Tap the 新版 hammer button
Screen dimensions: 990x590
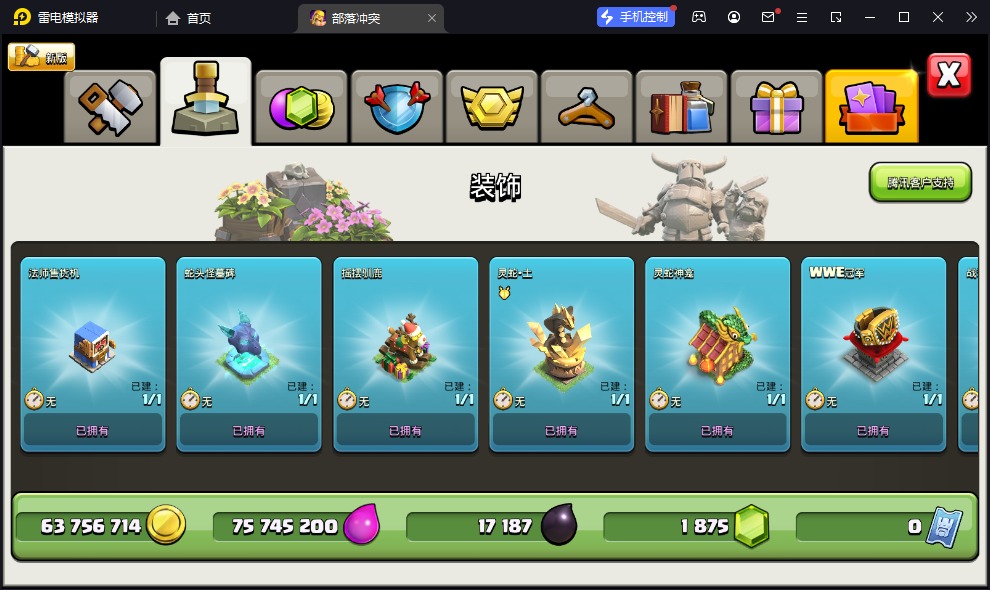(42, 57)
